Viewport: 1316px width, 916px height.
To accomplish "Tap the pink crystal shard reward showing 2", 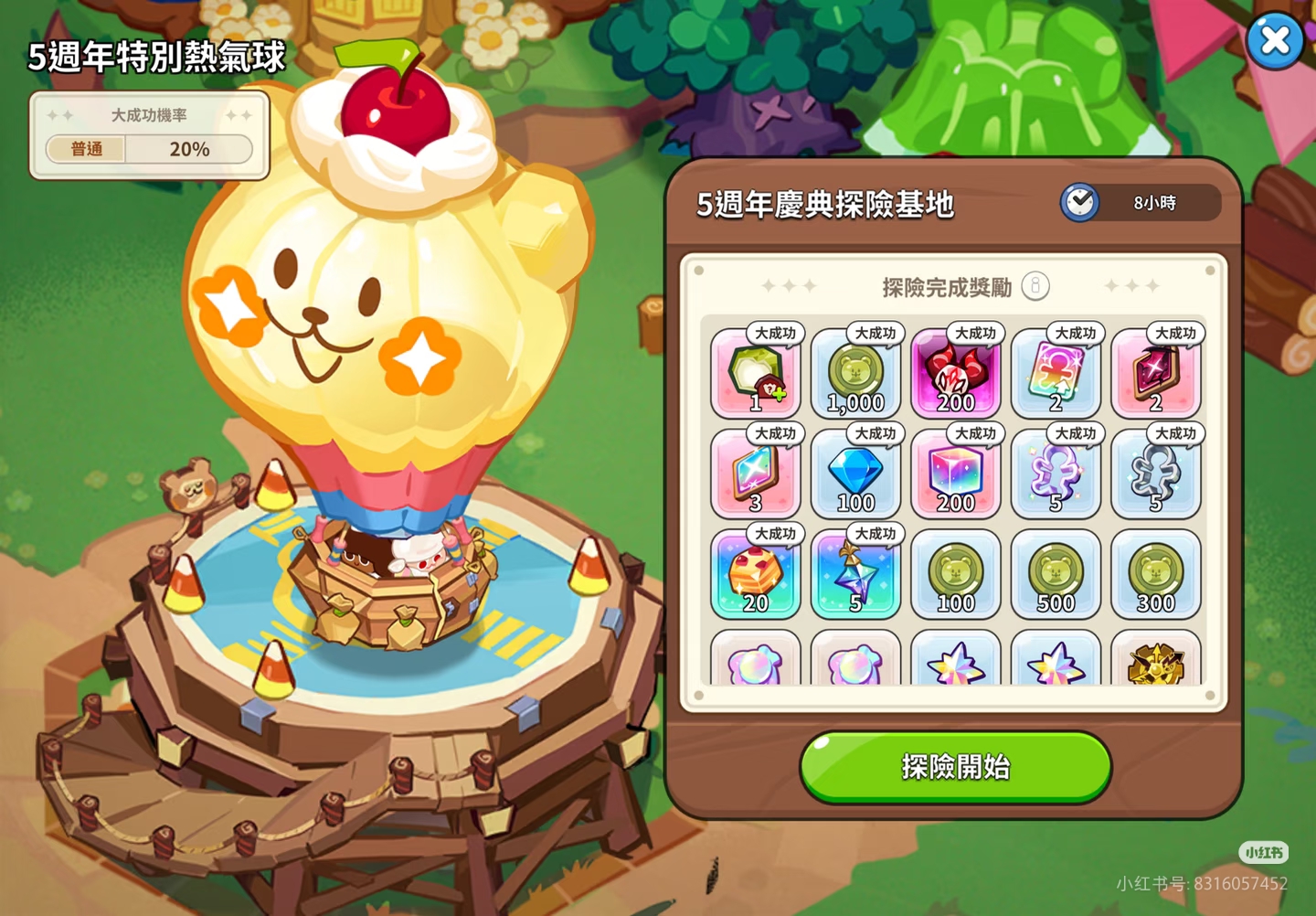I will point(1156,375).
